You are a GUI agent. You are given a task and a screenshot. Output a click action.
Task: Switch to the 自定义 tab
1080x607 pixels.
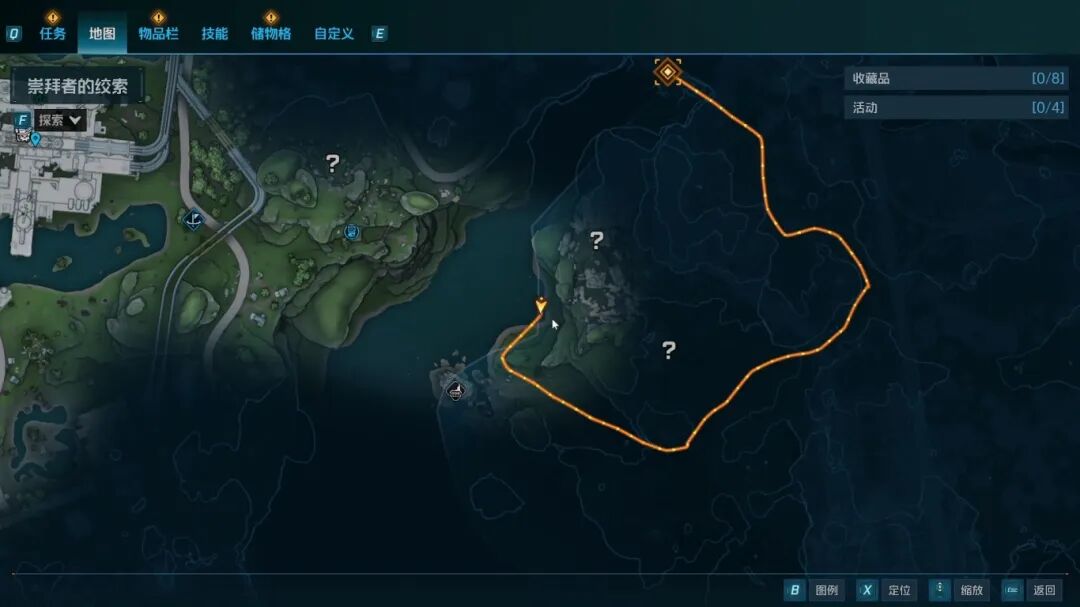[x=334, y=33]
